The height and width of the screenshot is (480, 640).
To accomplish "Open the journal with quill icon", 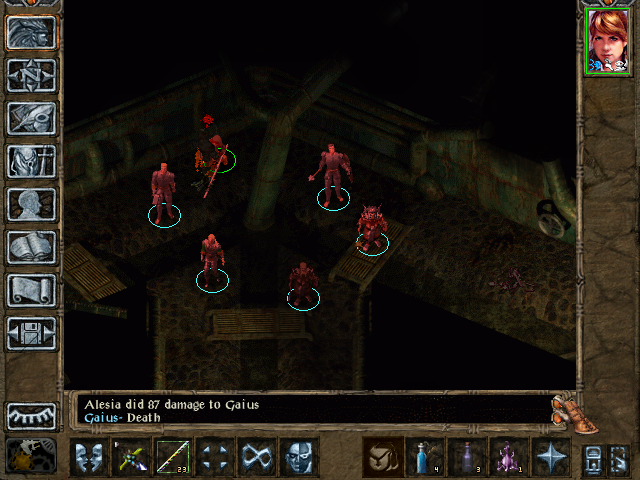I will pos(32,118).
